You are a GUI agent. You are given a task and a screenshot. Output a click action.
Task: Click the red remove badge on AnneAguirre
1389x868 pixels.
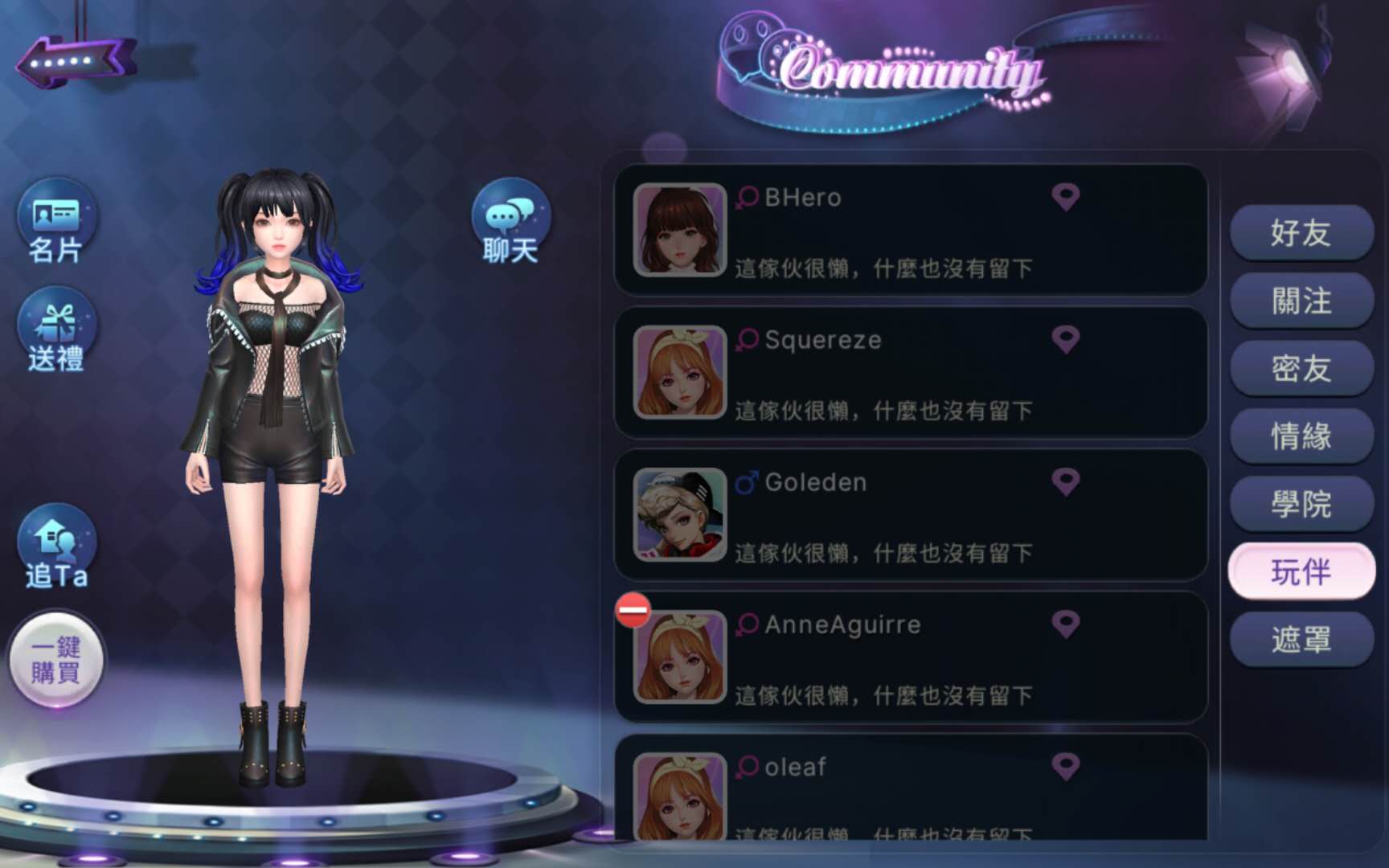633,610
